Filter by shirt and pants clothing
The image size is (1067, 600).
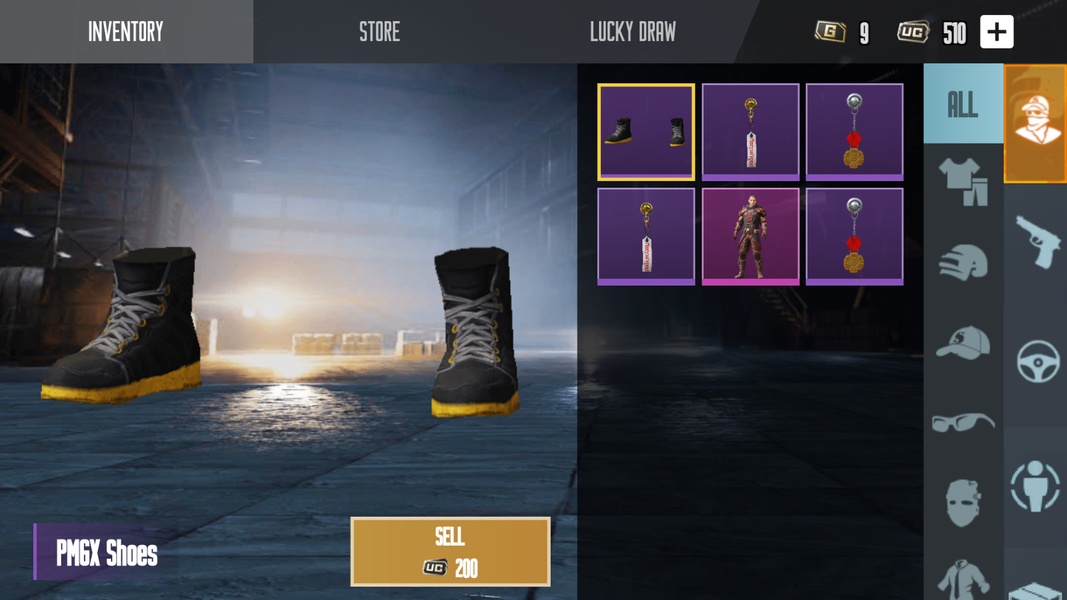click(x=963, y=183)
